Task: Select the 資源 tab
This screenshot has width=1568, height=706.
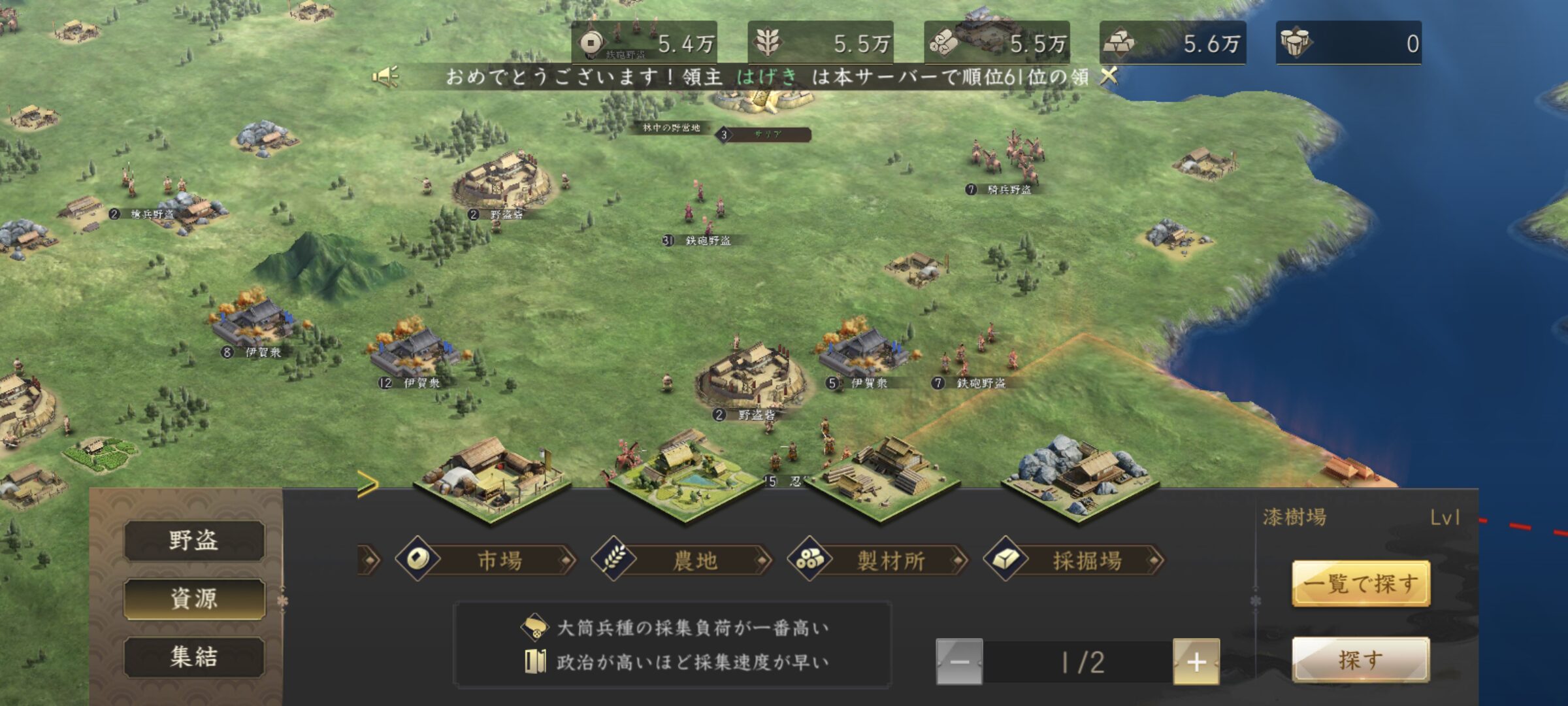Action: coord(194,598)
